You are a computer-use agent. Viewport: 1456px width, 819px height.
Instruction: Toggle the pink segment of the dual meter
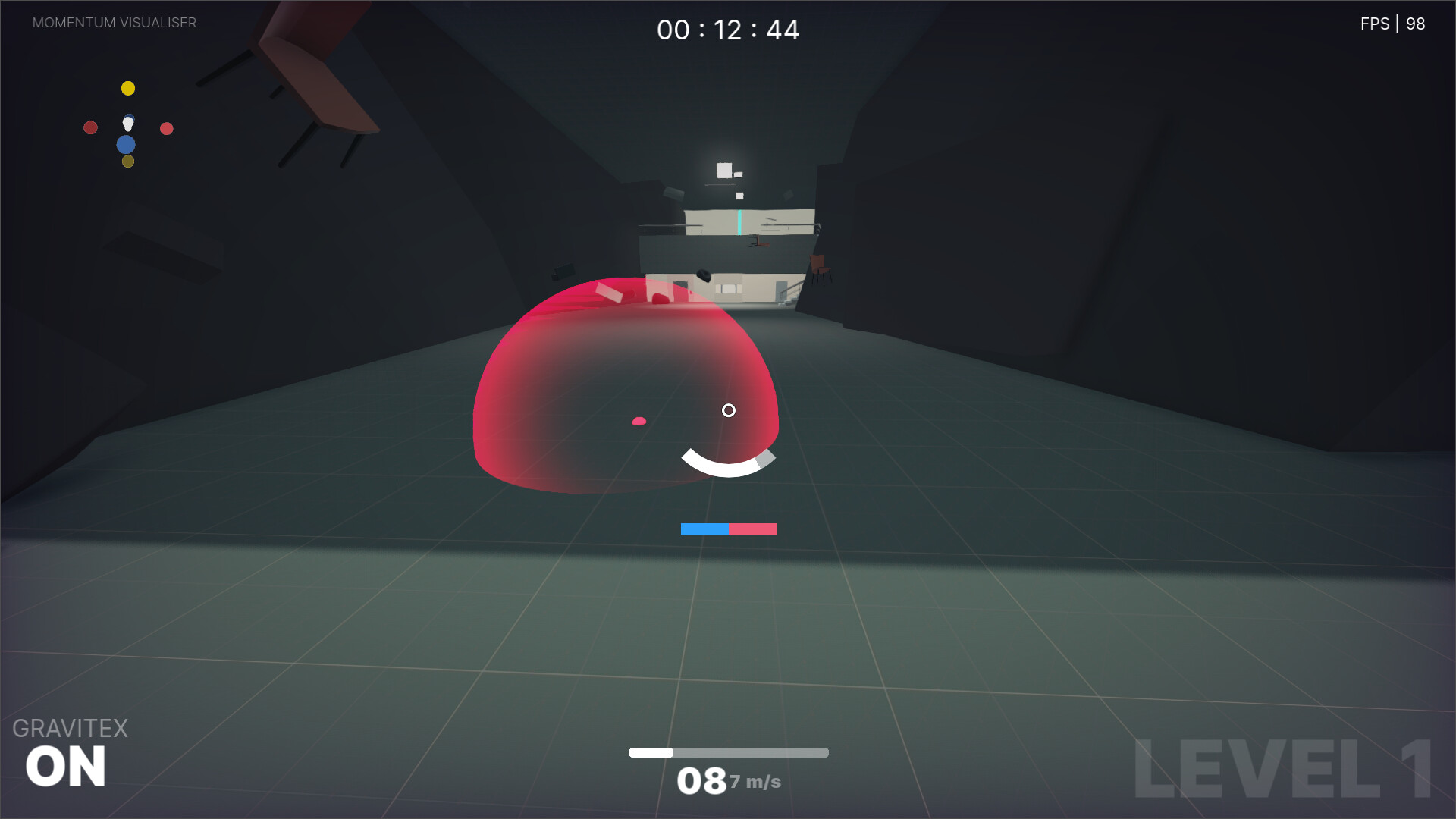[752, 529]
